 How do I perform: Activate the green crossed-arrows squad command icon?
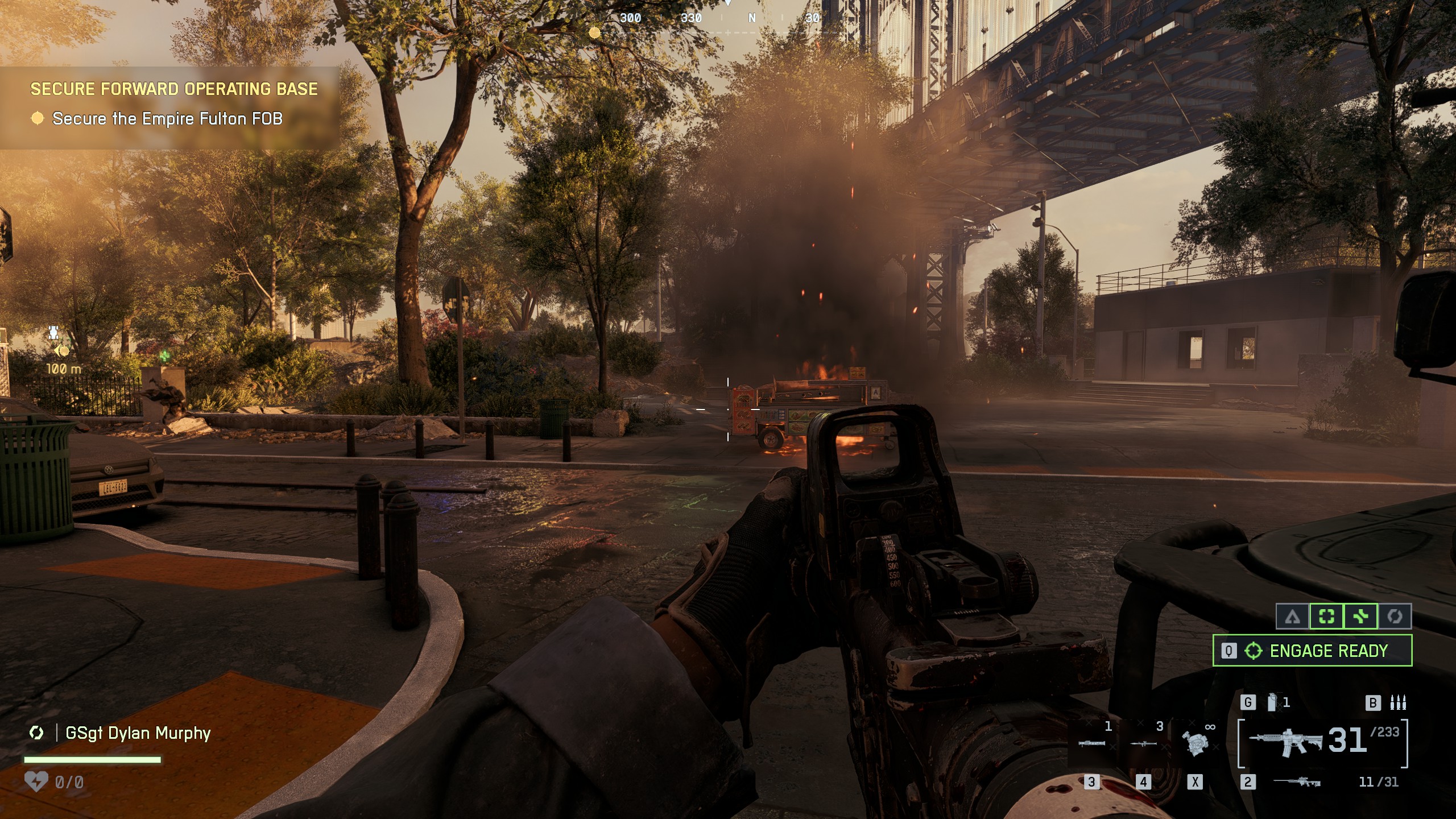pos(1360,617)
